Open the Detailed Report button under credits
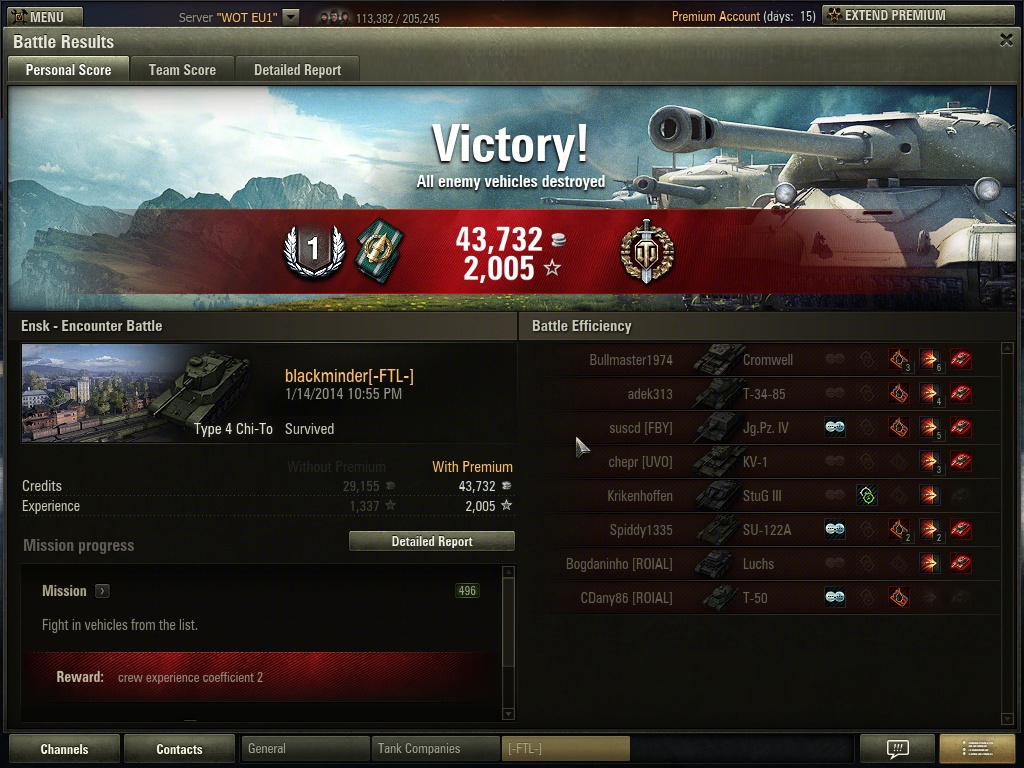 click(x=431, y=541)
